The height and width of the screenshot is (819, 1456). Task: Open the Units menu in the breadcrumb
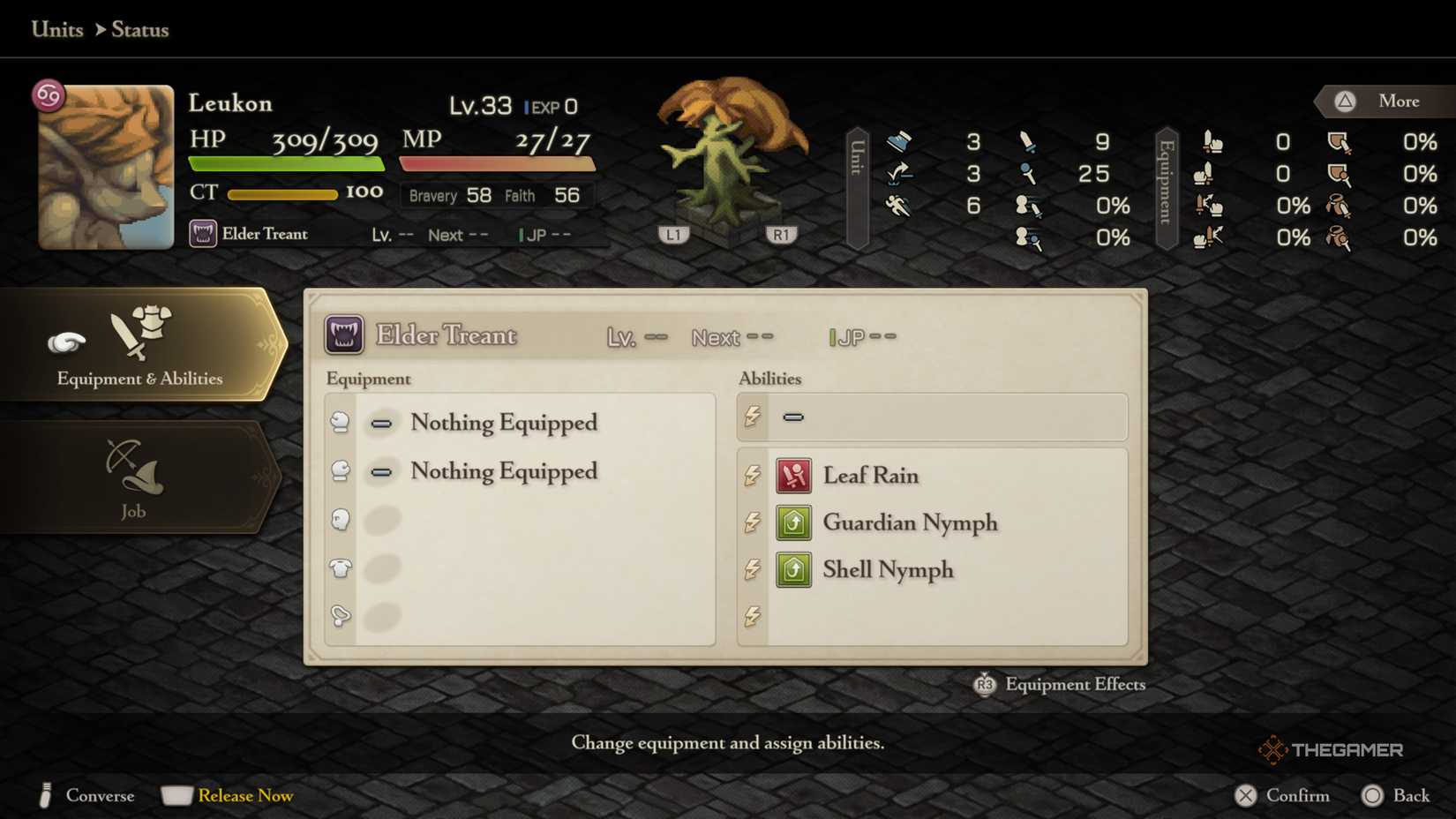(56, 29)
